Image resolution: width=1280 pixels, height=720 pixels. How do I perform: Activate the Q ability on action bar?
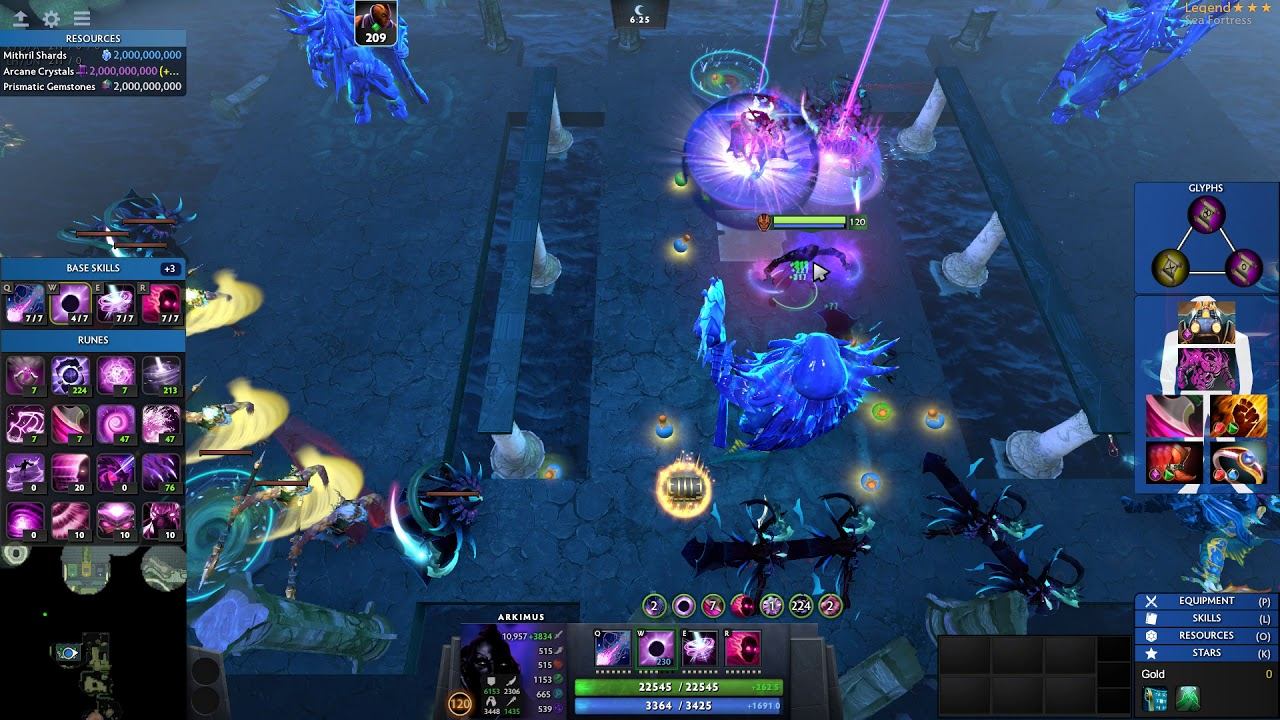point(612,649)
